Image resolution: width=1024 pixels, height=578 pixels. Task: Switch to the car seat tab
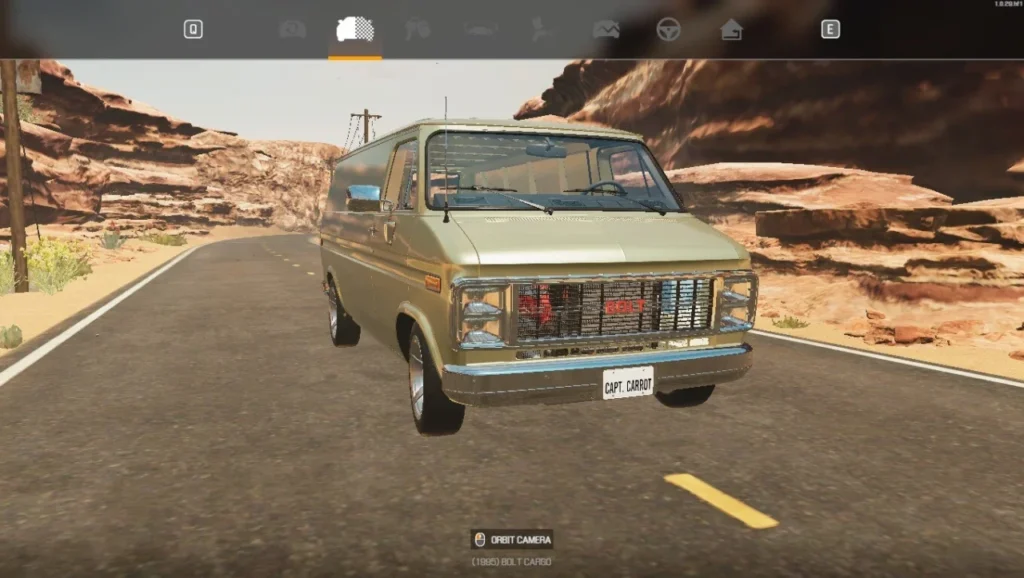point(543,30)
